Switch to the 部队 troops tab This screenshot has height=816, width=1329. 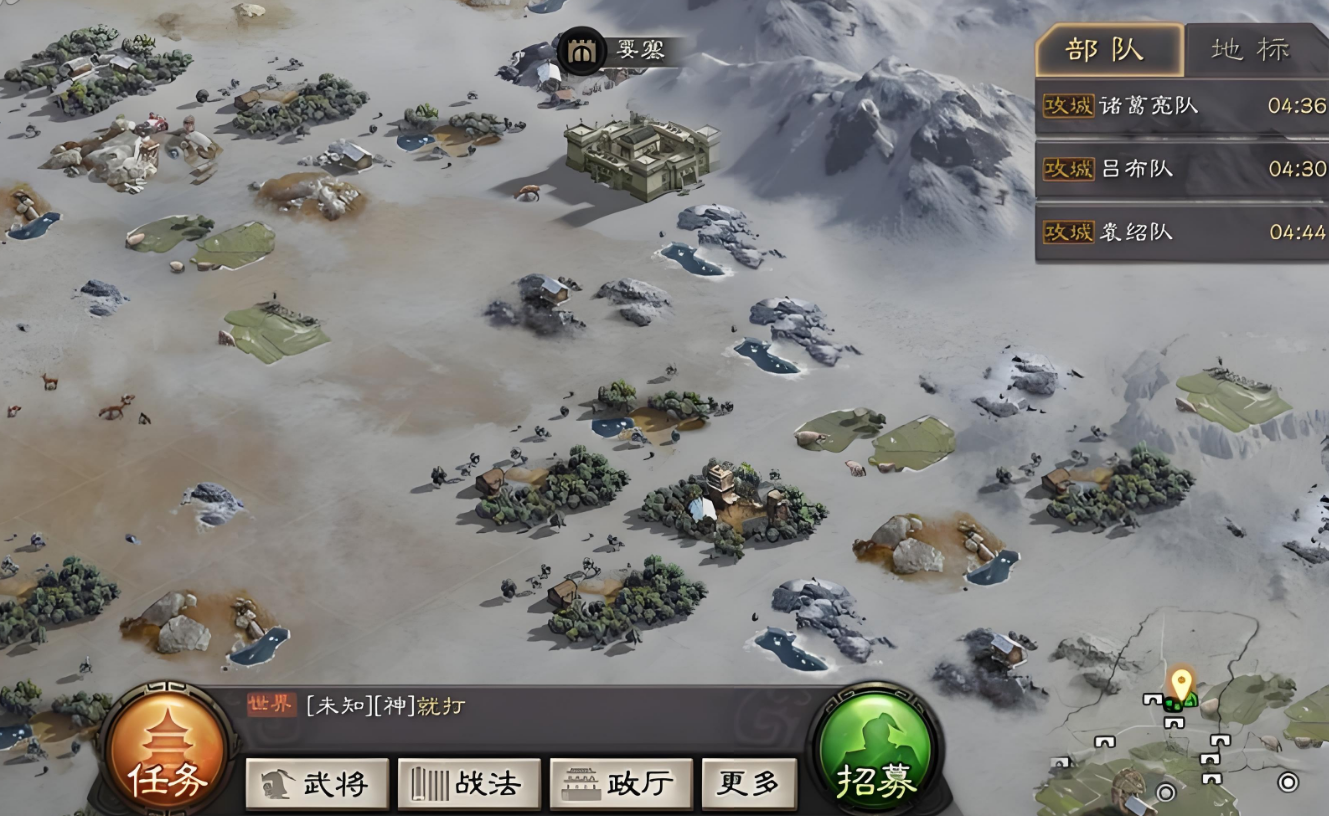click(x=1108, y=50)
